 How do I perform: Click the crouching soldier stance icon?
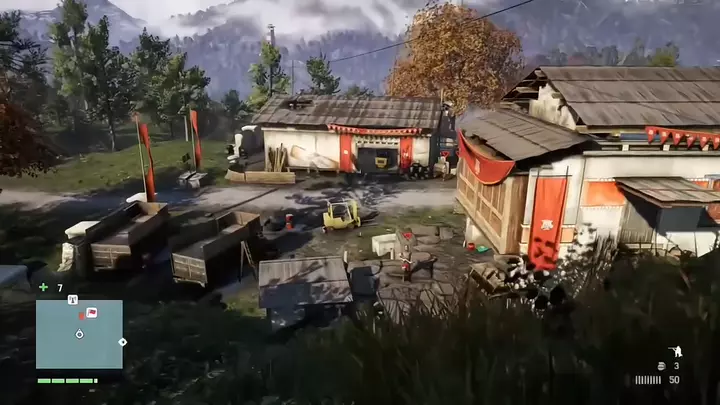(675, 351)
